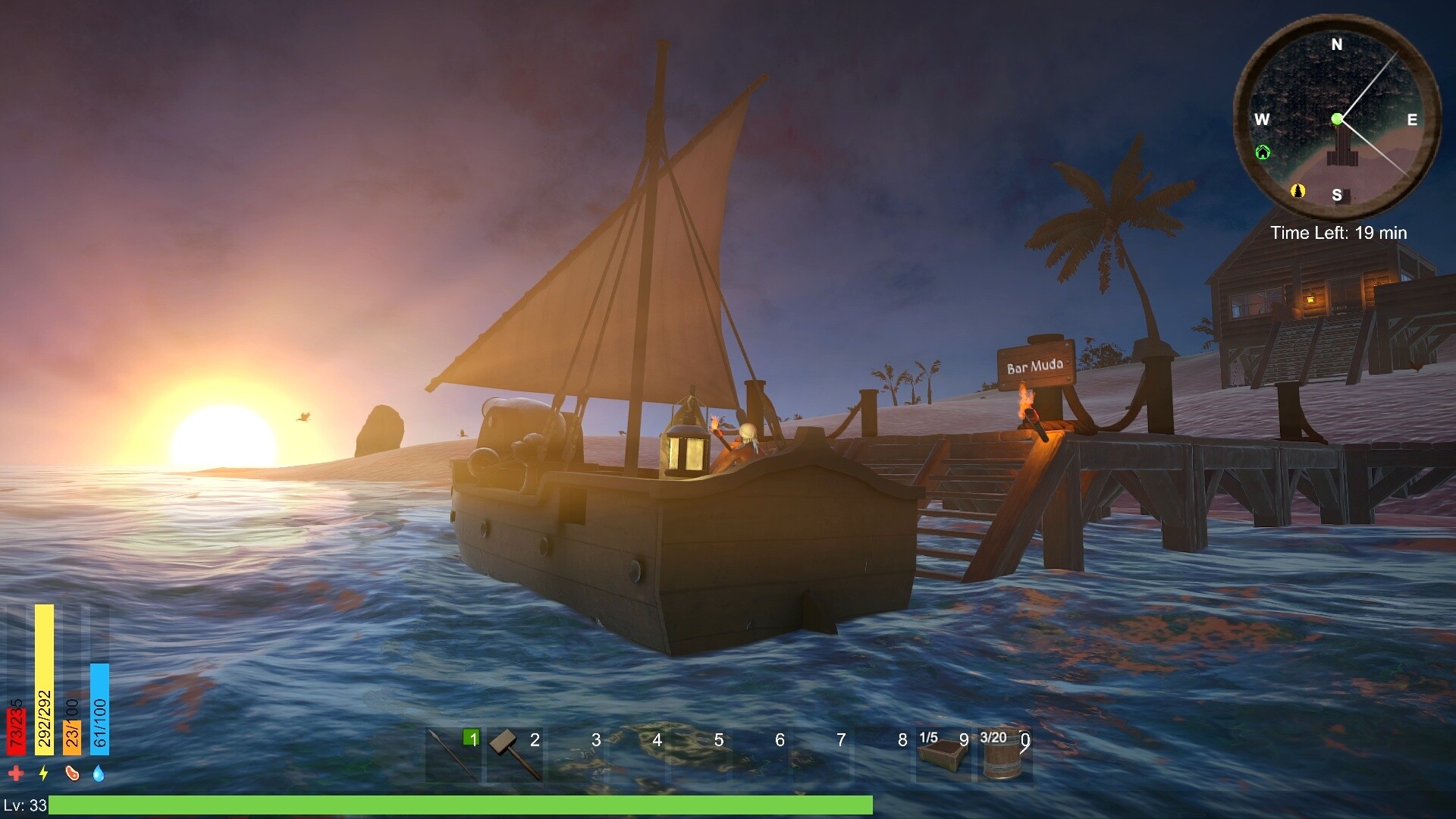Click the lightning stamina icon
The width and height of the screenshot is (1456, 819).
[43, 772]
